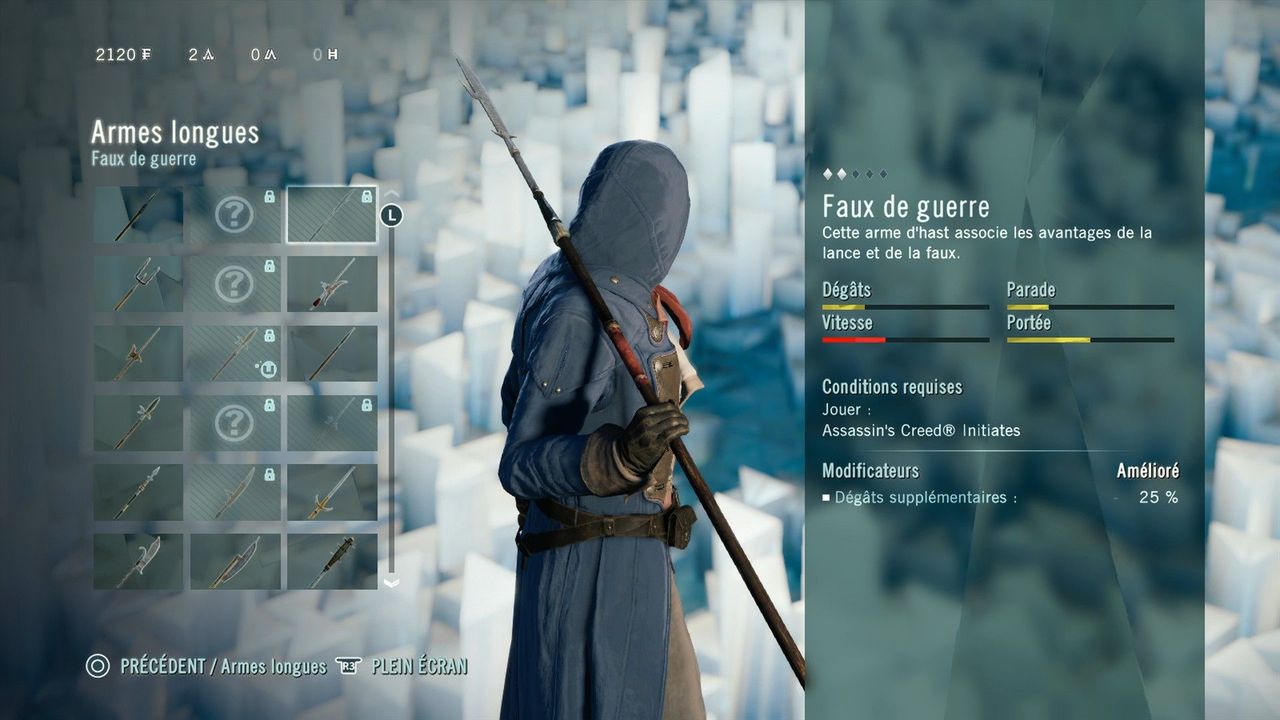The width and height of the screenshot is (1280, 720).
Task: Select the halberd with the red tassel
Action: coord(332,284)
